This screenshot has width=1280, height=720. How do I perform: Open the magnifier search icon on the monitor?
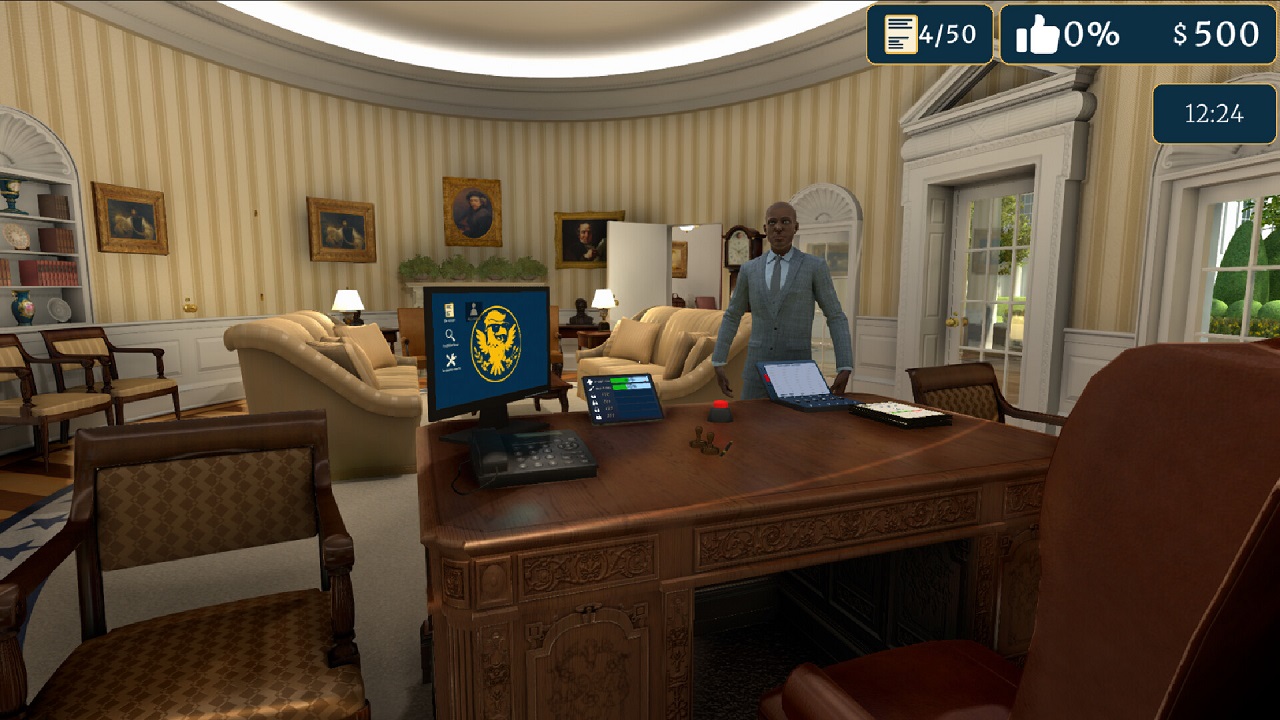pos(450,335)
